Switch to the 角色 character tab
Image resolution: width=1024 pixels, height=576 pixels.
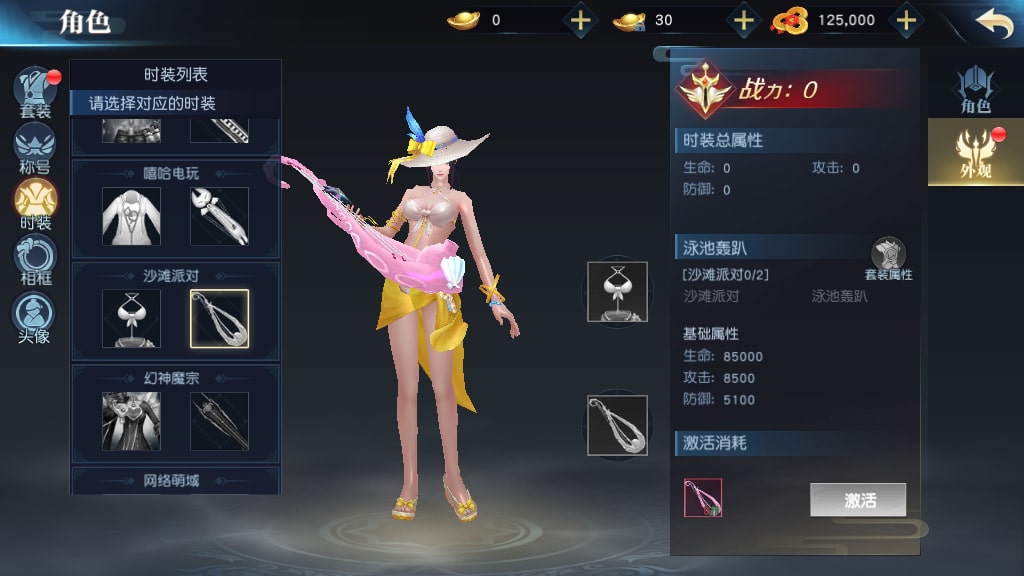coord(975,89)
